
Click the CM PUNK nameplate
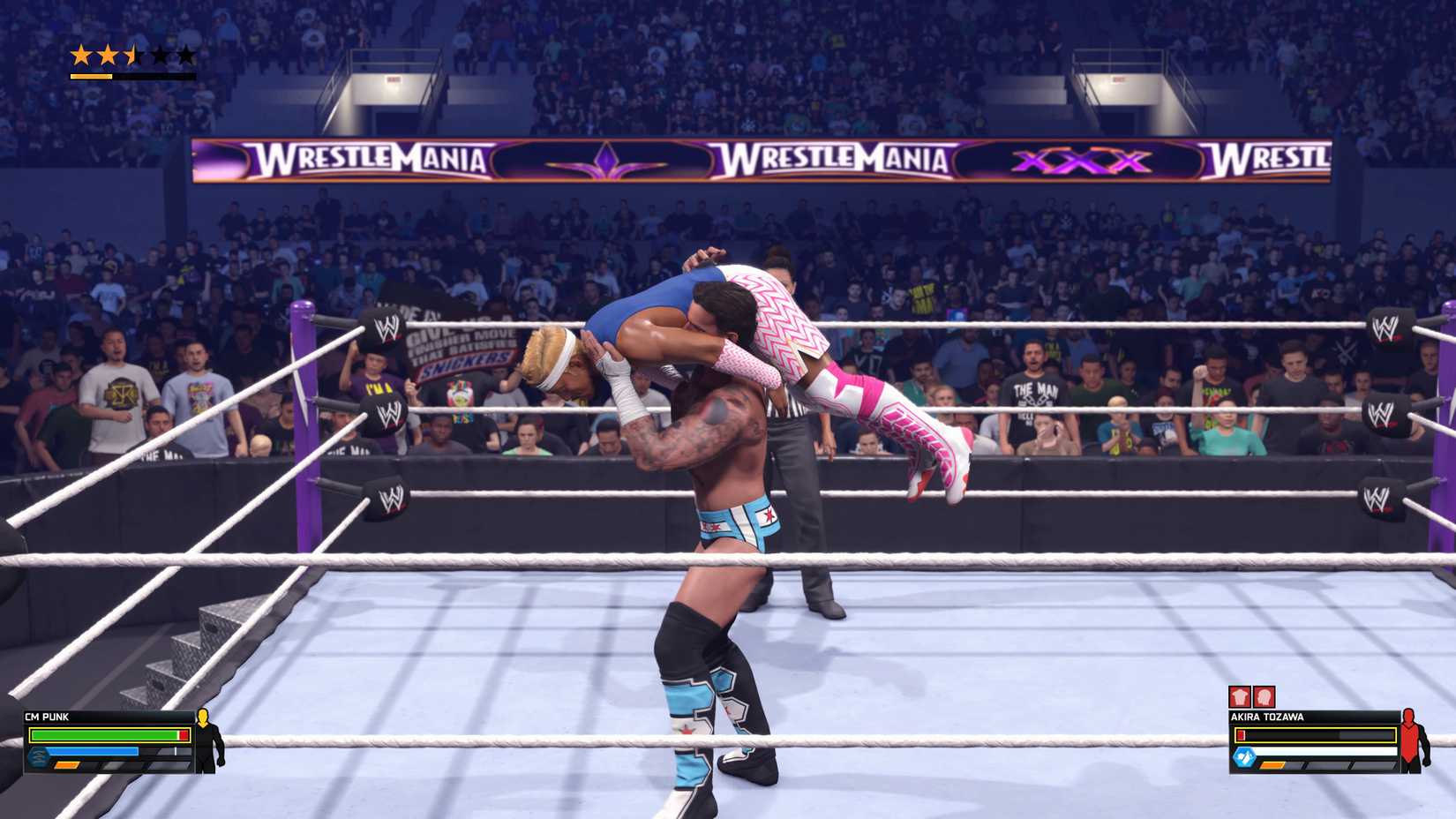click(45, 716)
